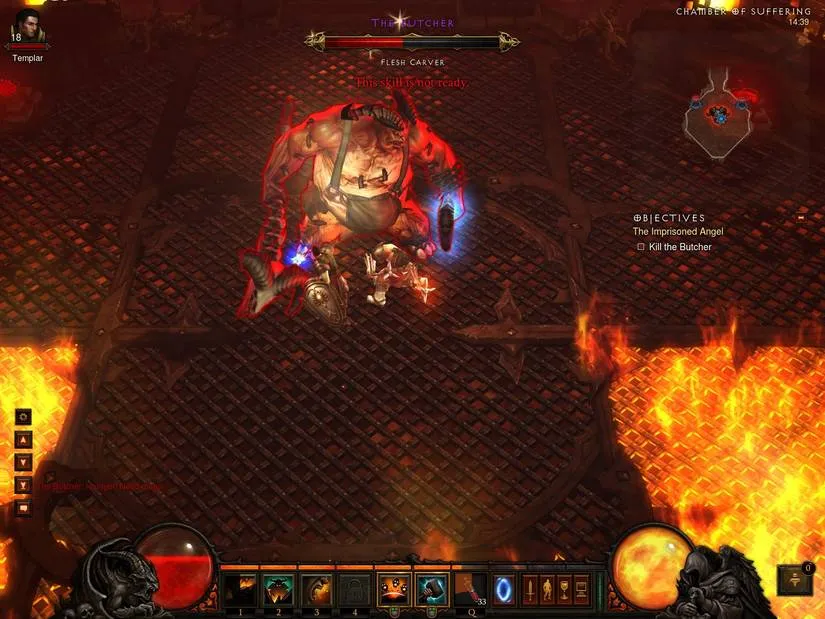Drink the health potion in slot Q
Viewport: 825px width, 619px height.
[x=468, y=589]
